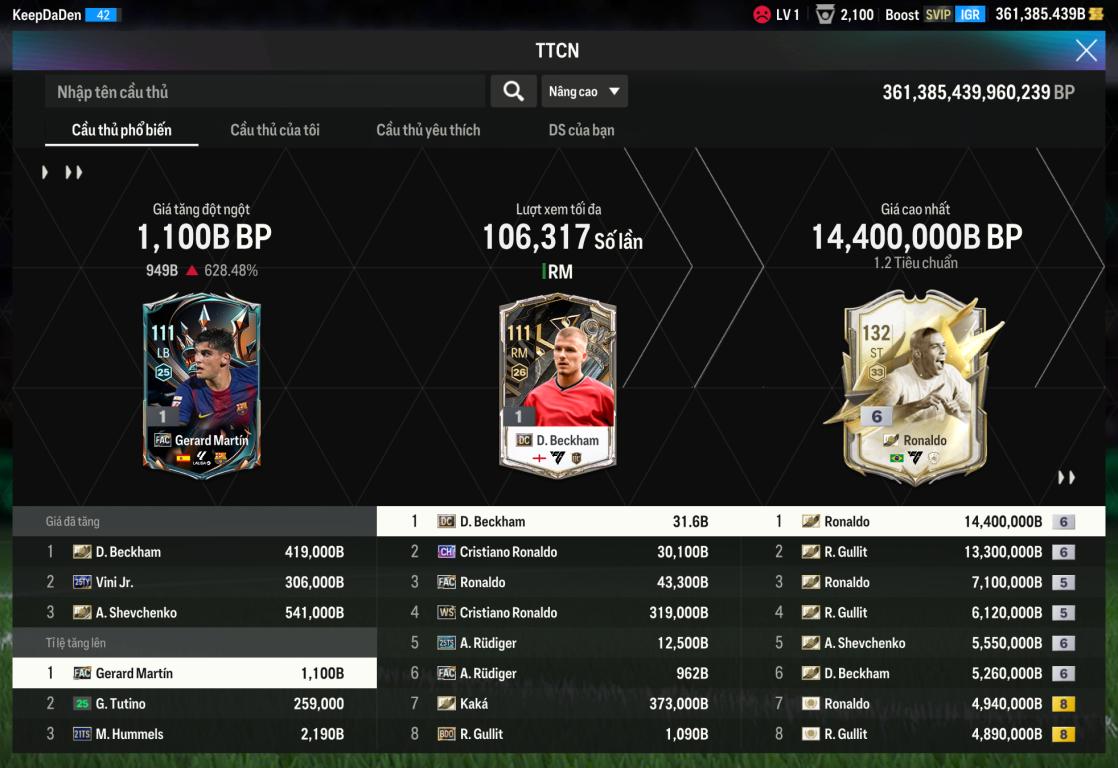This screenshot has height=768, width=1118.
Task: Click the player name search field
Action: pos(265,92)
